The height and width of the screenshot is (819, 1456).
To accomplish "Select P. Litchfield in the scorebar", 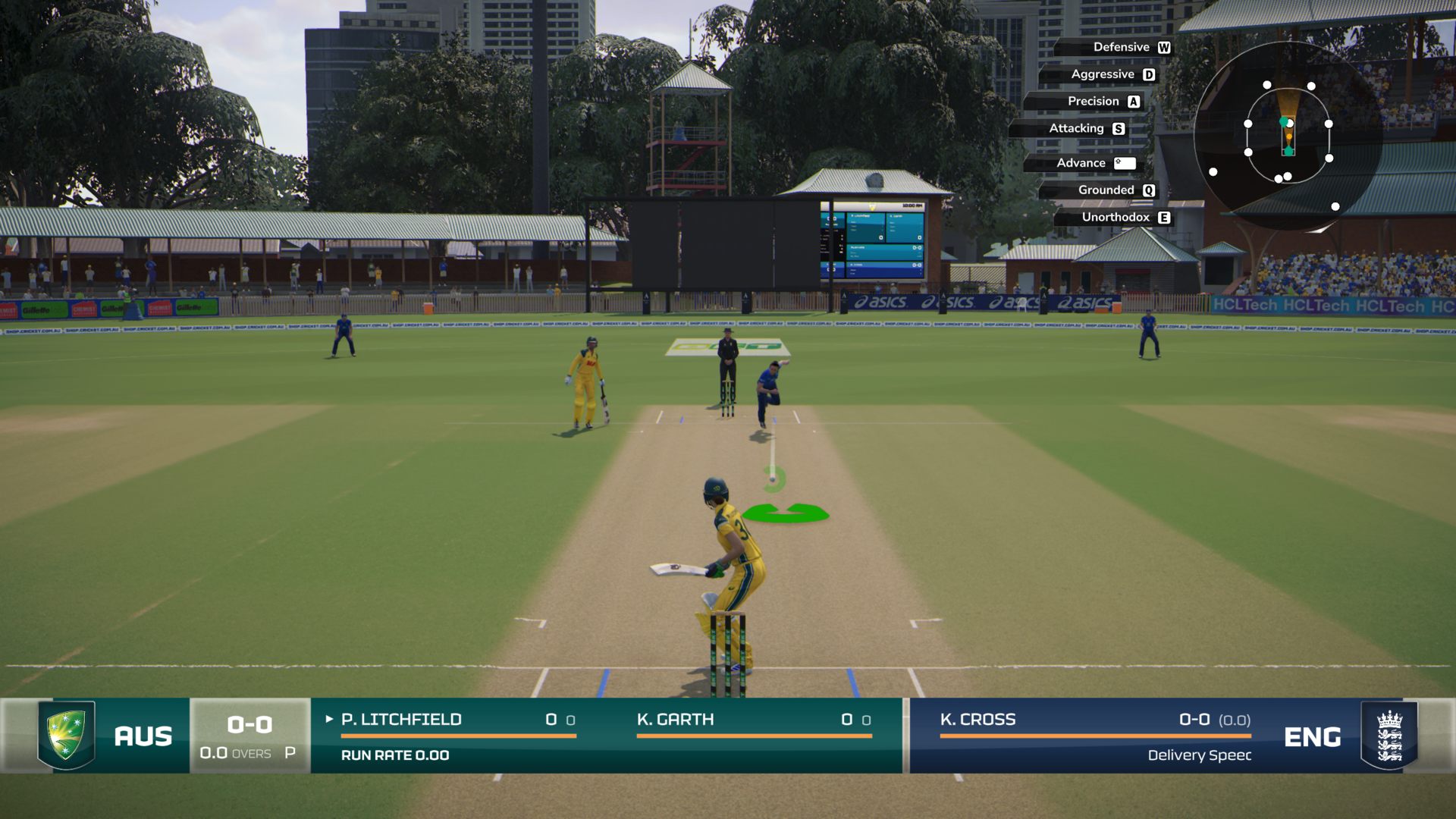I will [x=401, y=720].
